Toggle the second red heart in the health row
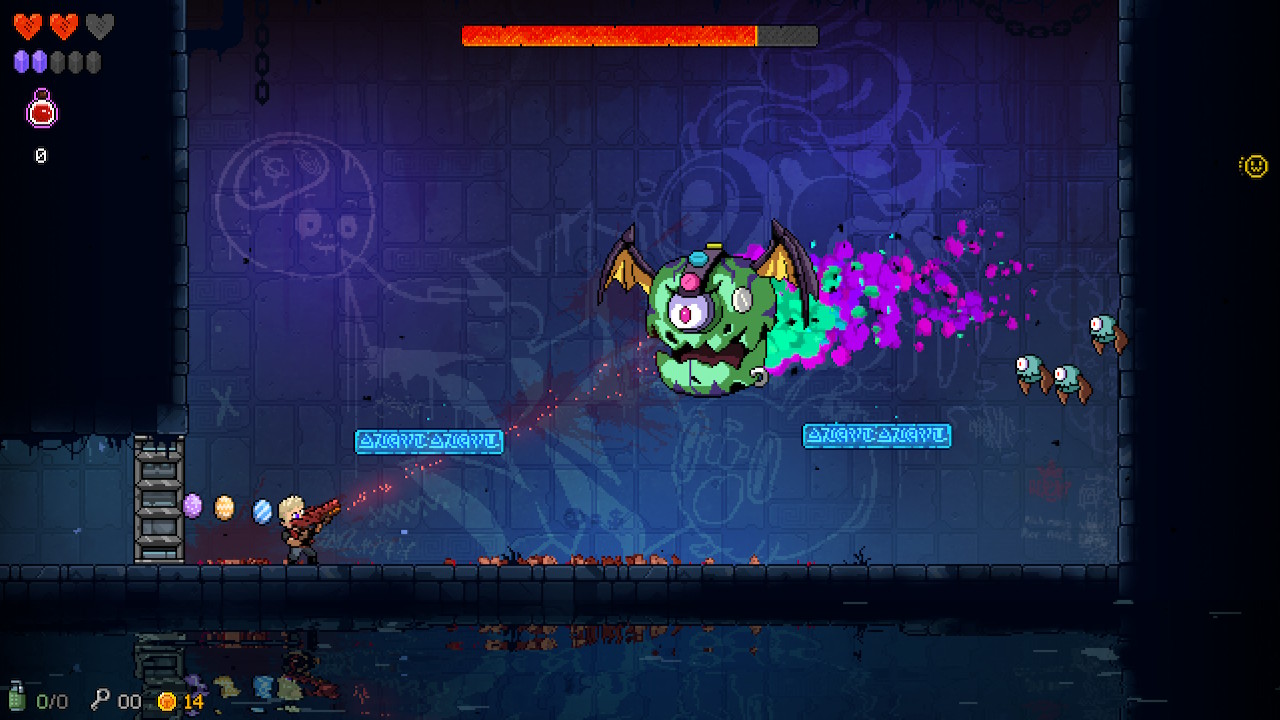 coord(63,25)
